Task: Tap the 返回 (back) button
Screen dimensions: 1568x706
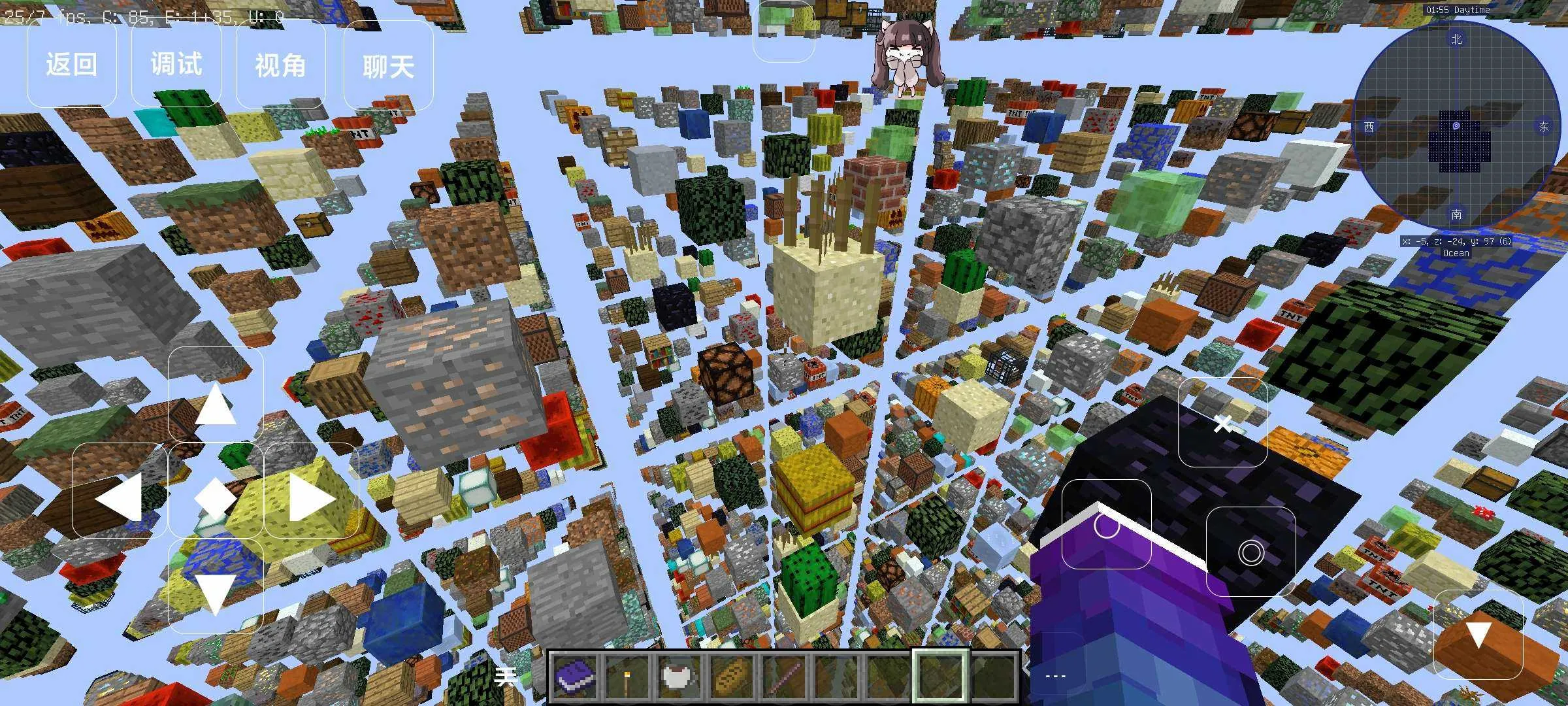Action: [71, 65]
